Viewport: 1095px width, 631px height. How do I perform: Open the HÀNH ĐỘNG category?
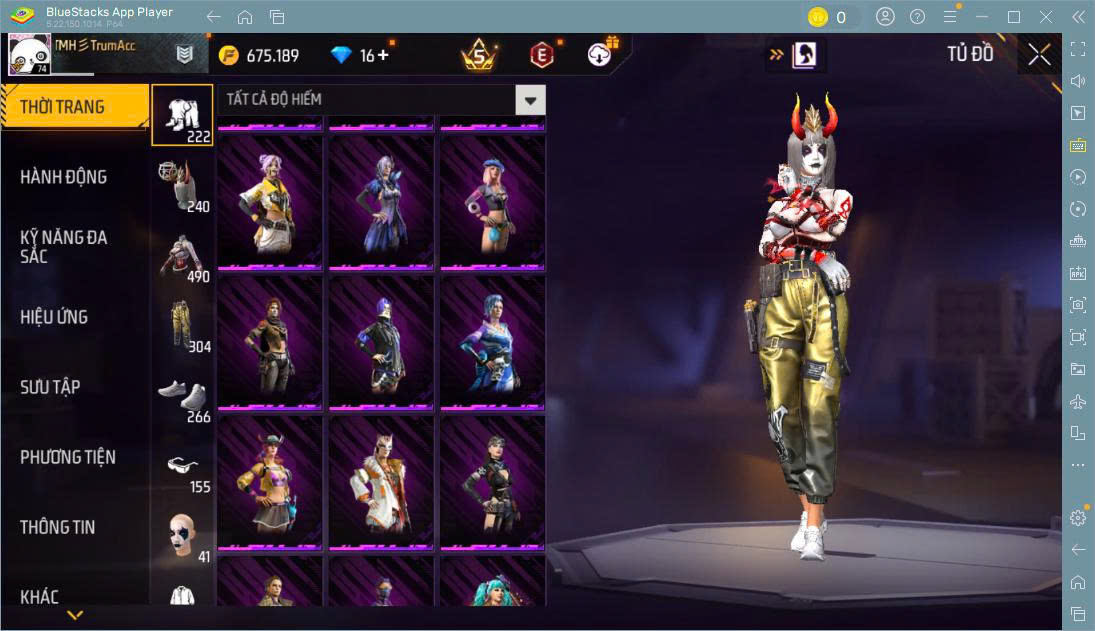pos(64,177)
